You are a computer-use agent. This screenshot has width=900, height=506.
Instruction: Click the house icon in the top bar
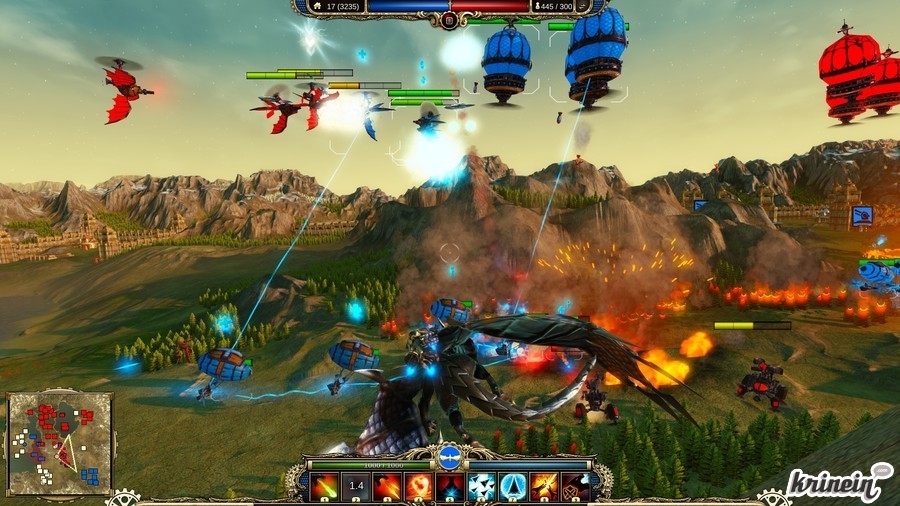(x=316, y=6)
